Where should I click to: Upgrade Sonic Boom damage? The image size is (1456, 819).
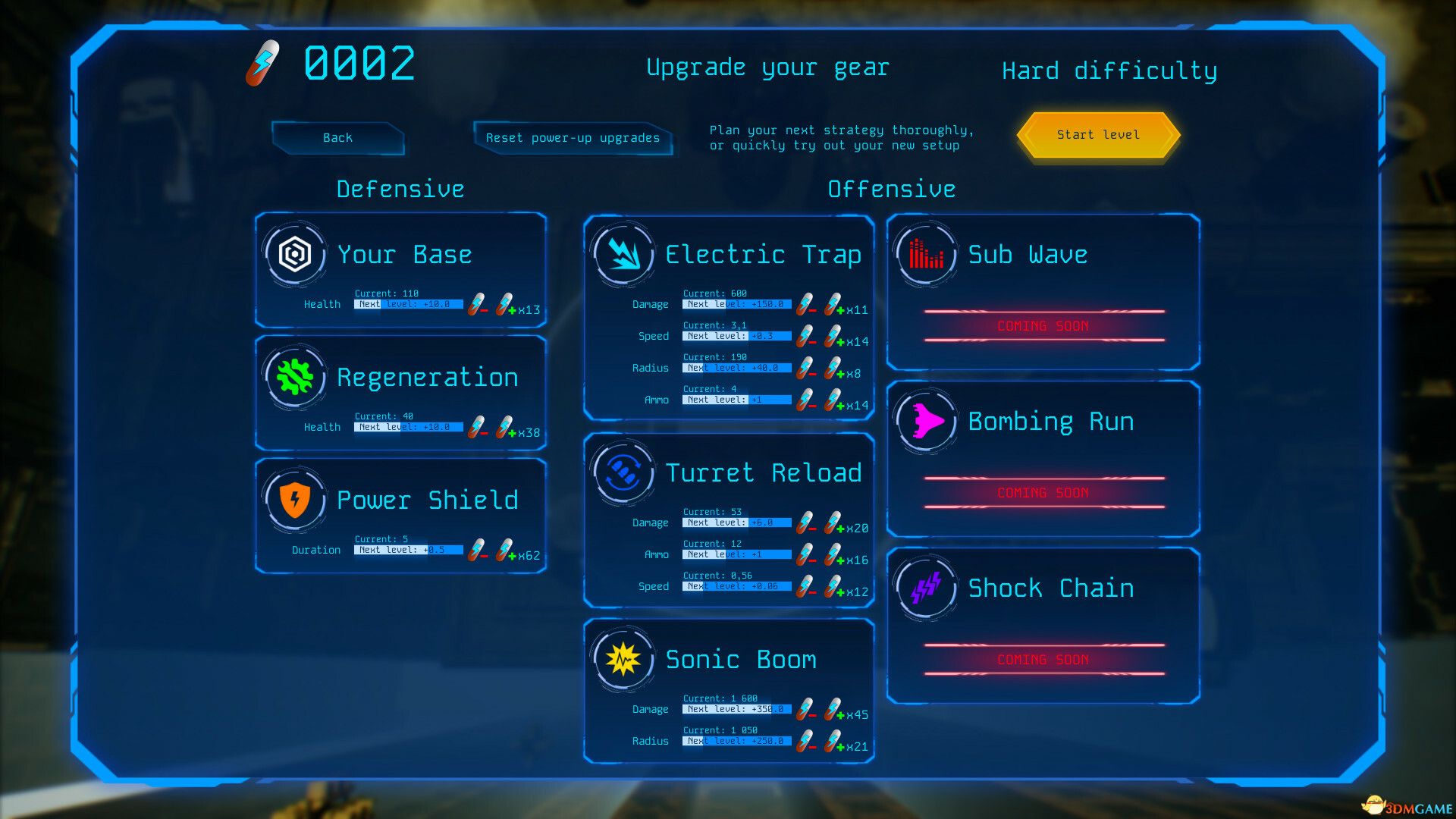(x=833, y=710)
